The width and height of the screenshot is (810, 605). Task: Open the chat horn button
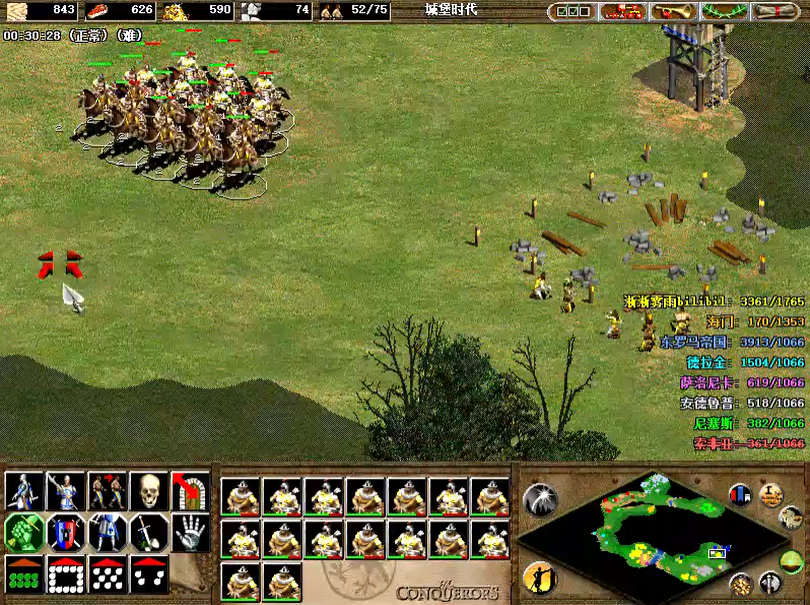click(x=673, y=11)
